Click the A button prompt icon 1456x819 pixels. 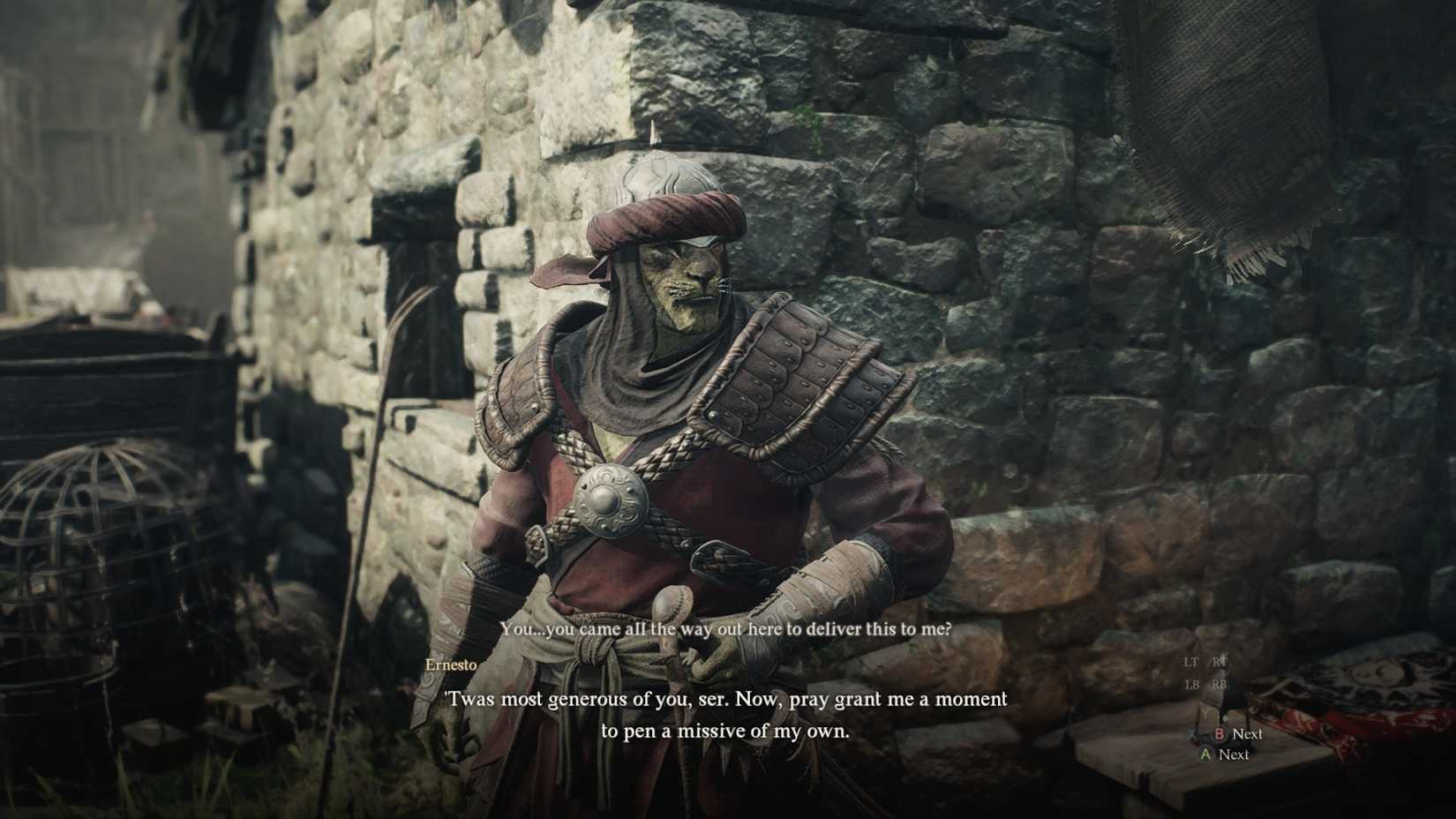[x=1205, y=755]
